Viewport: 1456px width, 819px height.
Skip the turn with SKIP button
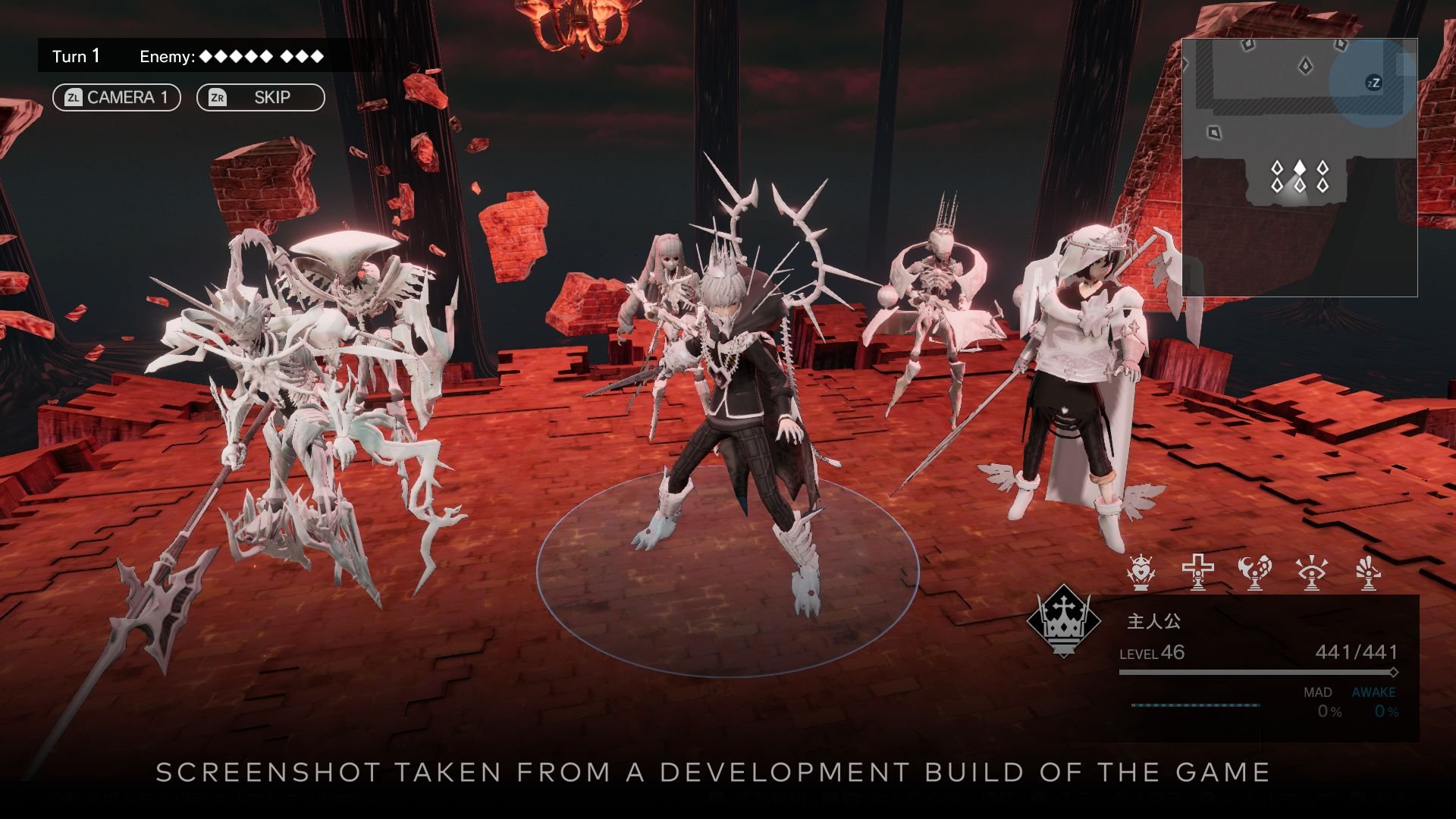(260, 98)
